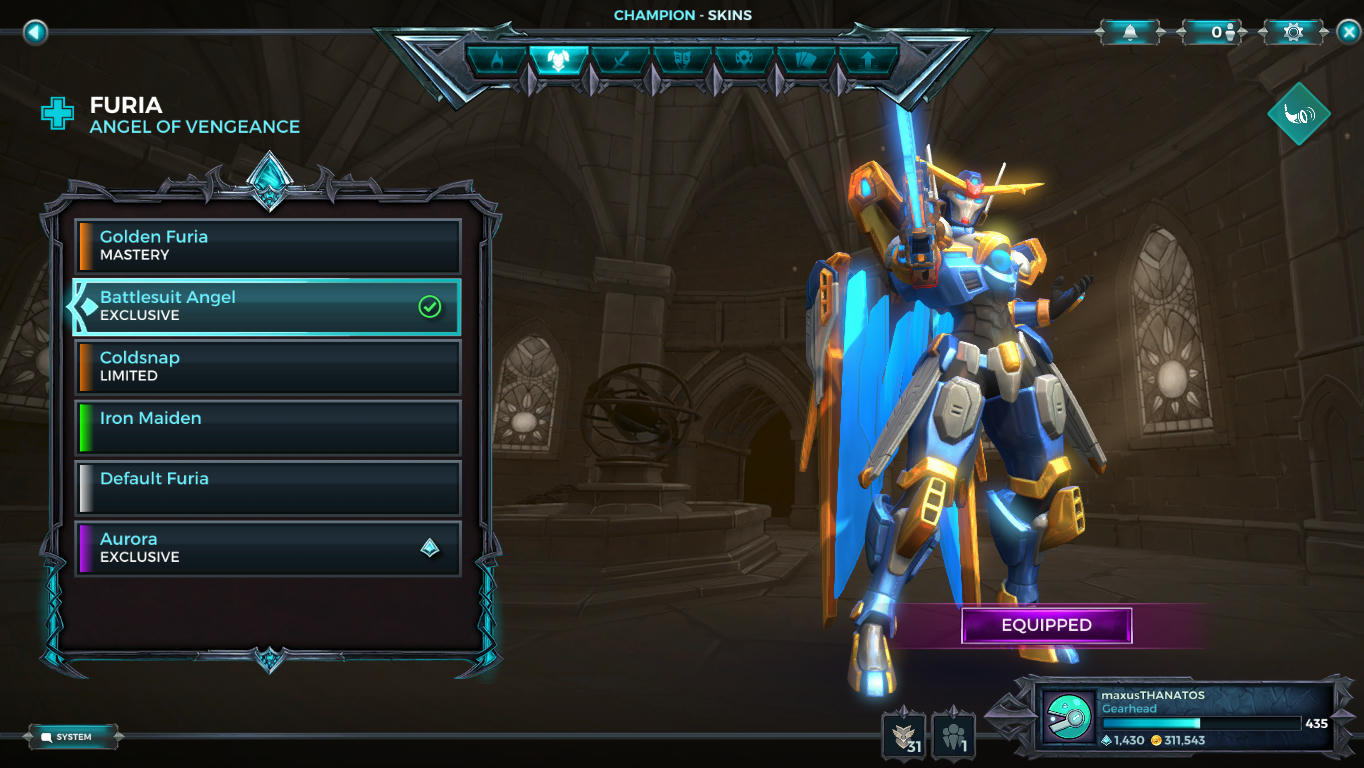The width and height of the screenshot is (1364, 768).
Task: Open the emotes panel icon
Action: coord(682,60)
